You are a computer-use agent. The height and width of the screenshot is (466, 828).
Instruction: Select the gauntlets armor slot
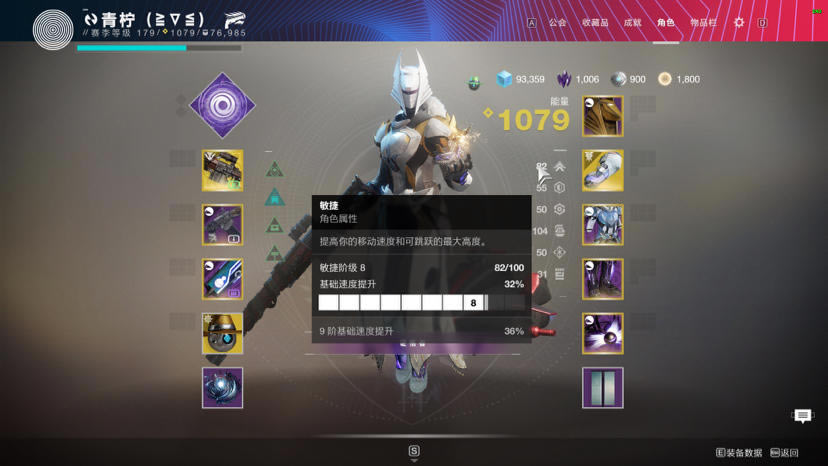click(x=603, y=171)
